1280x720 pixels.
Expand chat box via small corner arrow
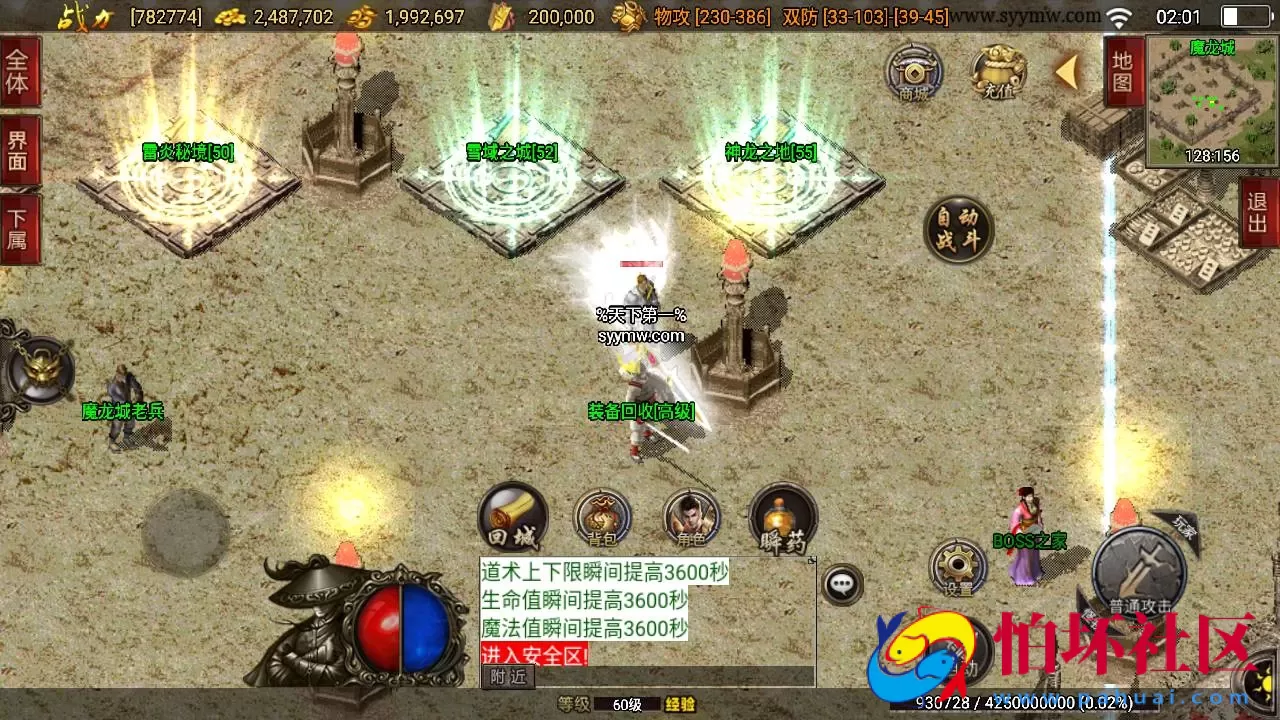point(812,560)
